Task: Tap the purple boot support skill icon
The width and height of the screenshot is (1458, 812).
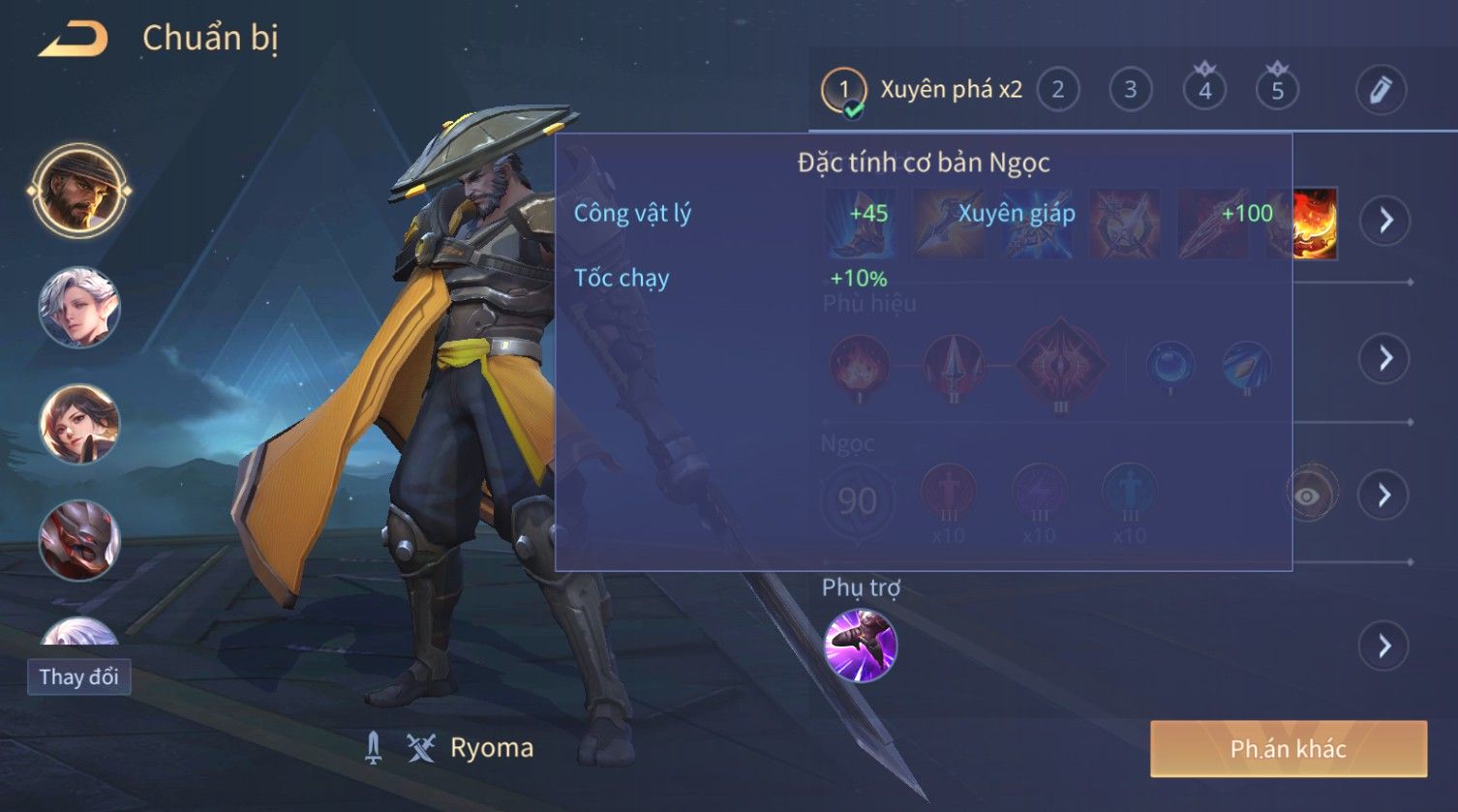Action: pos(860,646)
